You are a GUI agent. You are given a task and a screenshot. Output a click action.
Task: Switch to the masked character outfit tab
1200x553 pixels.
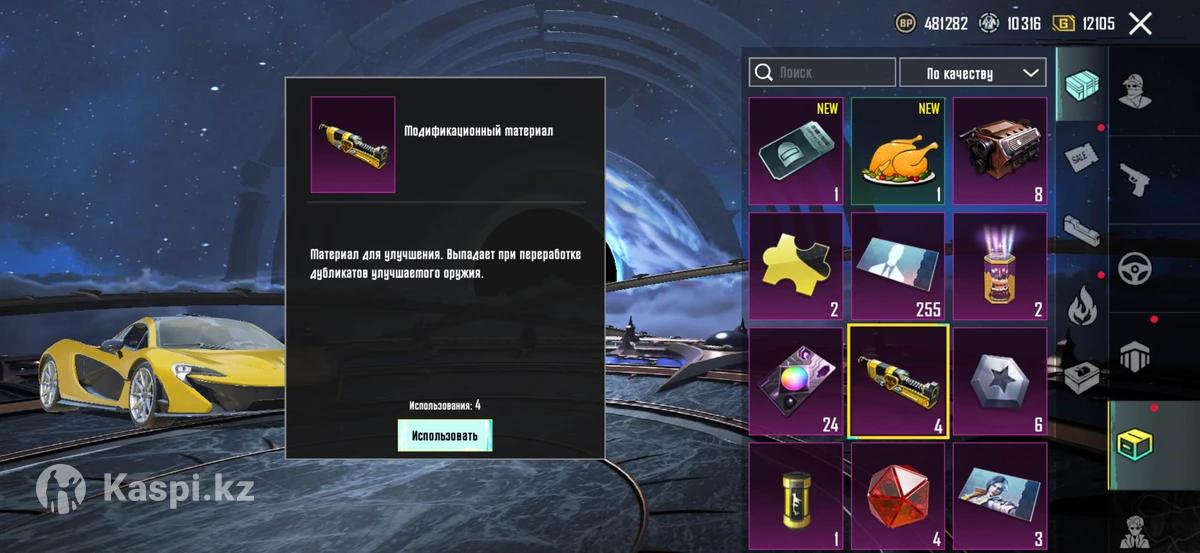pyautogui.click(x=1135, y=92)
